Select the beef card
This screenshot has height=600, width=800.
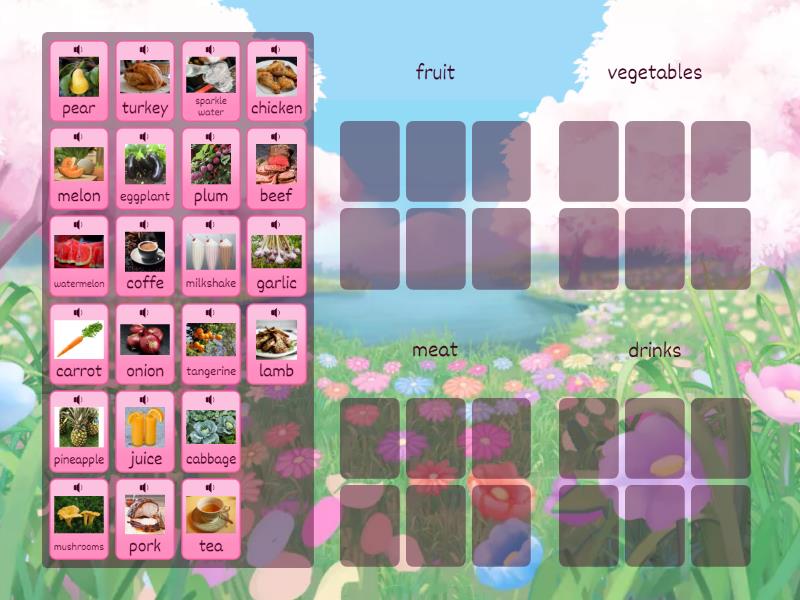[277, 168]
